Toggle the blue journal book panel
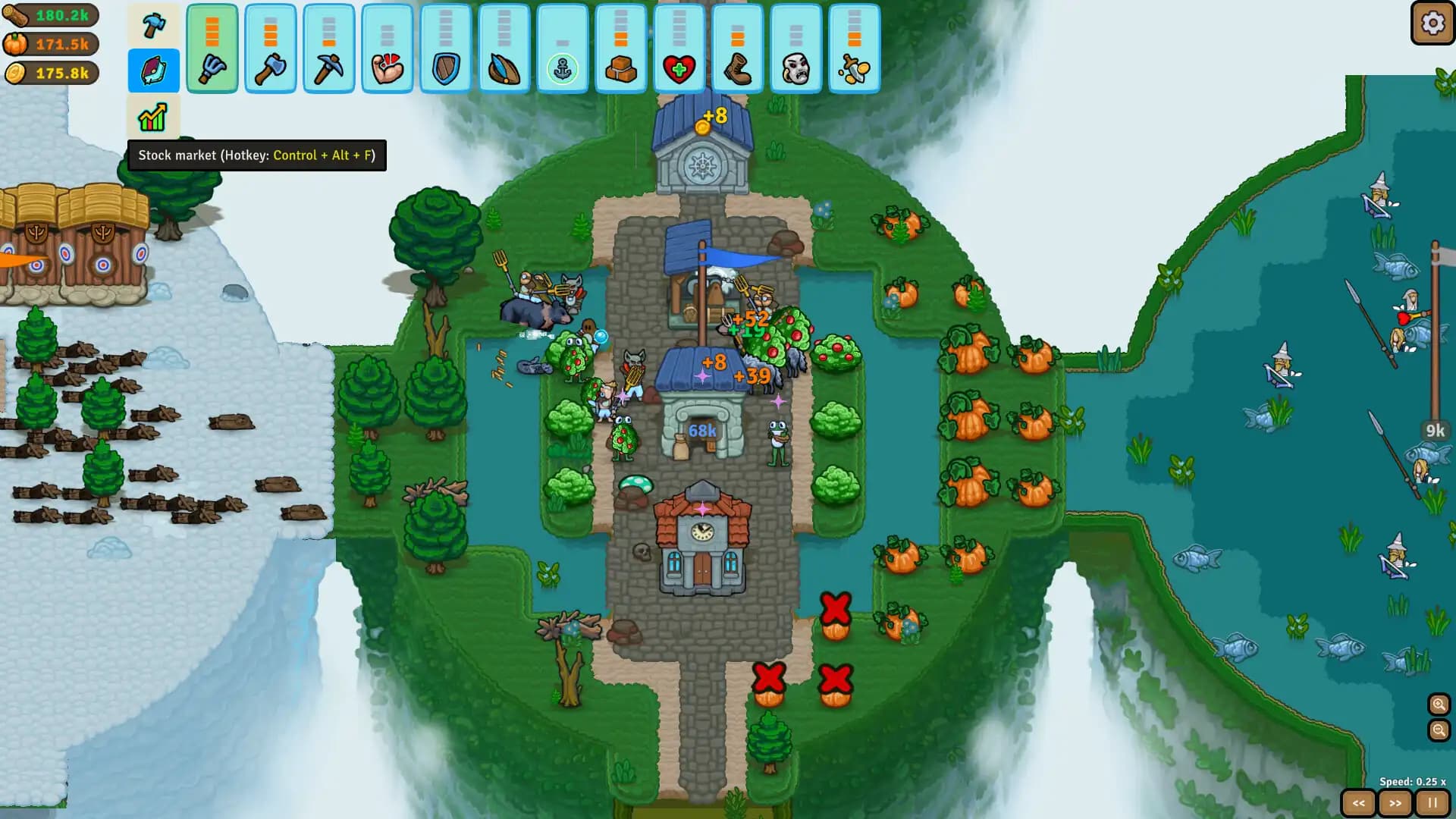 153,71
